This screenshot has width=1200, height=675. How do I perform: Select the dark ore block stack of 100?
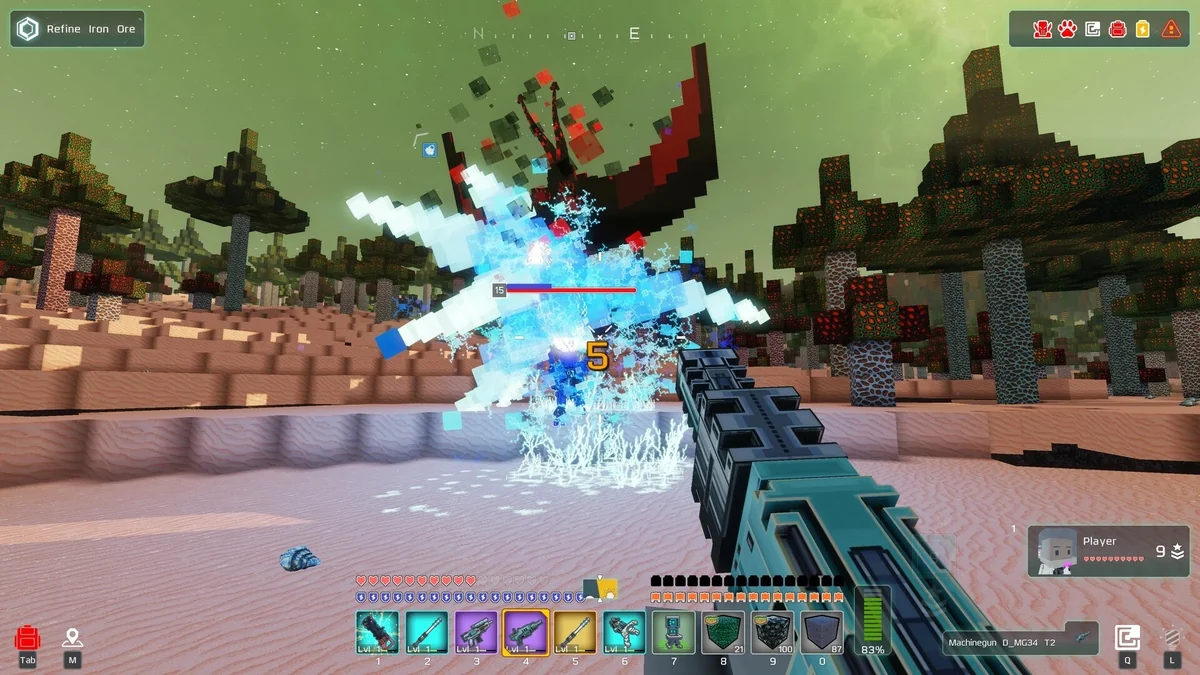tap(772, 632)
